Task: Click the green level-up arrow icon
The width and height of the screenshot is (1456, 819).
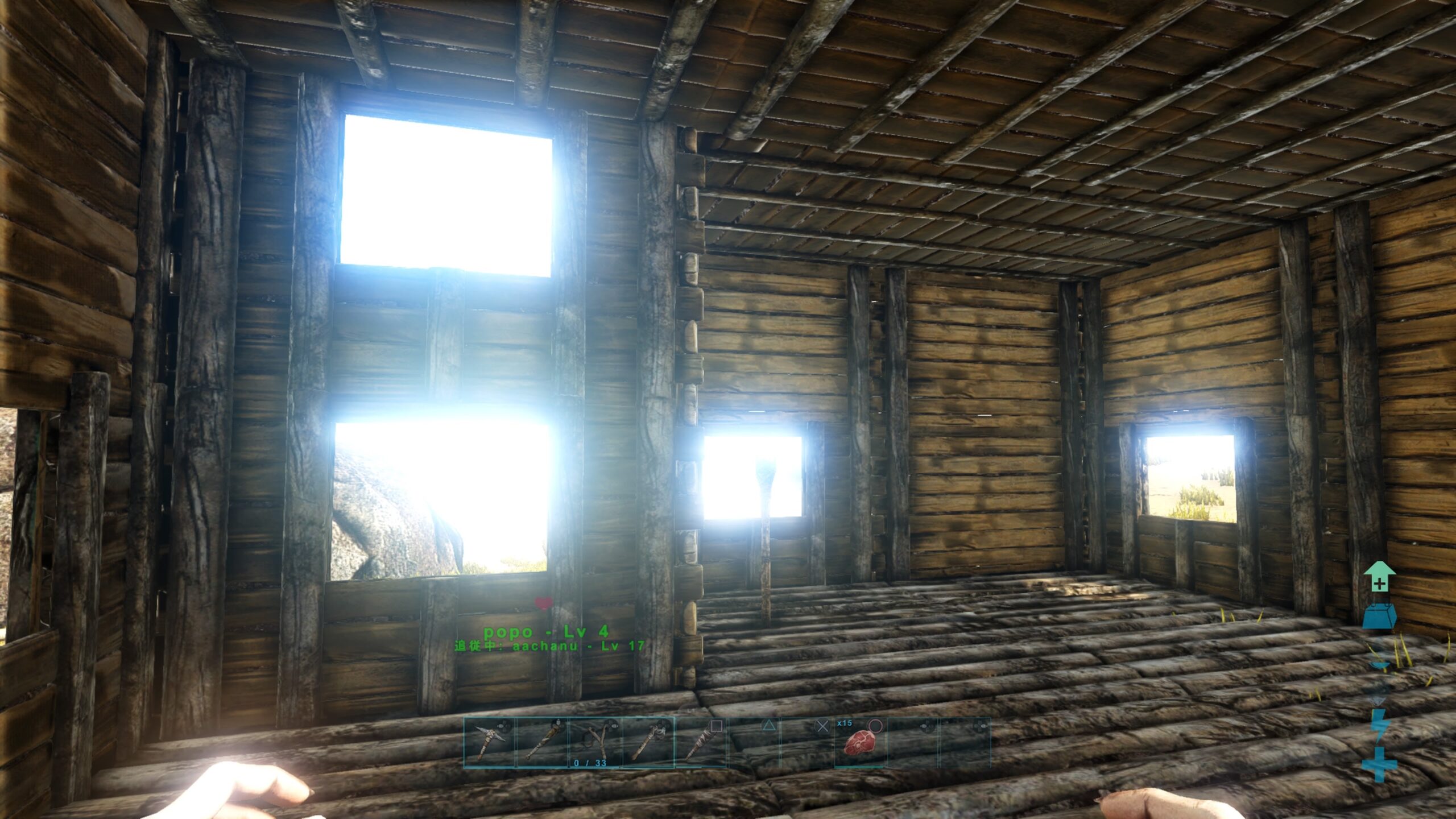Action: pos(1379,577)
